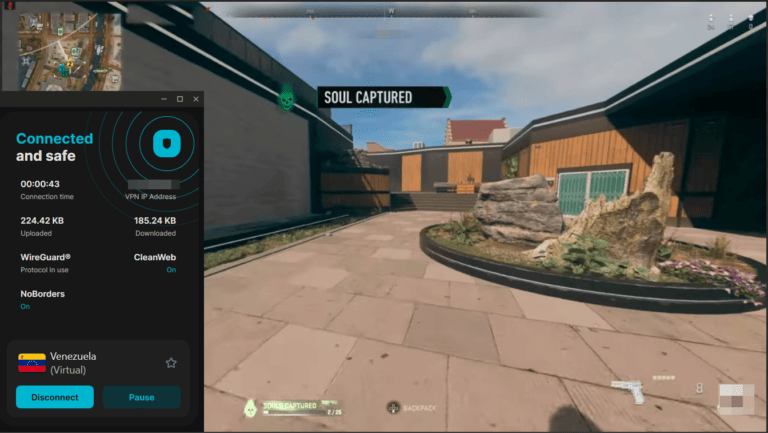The width and height of the screenshot is (768, 433).
Task: Disconnect from the Venezuela VPN server
Action: coord(55,397)
